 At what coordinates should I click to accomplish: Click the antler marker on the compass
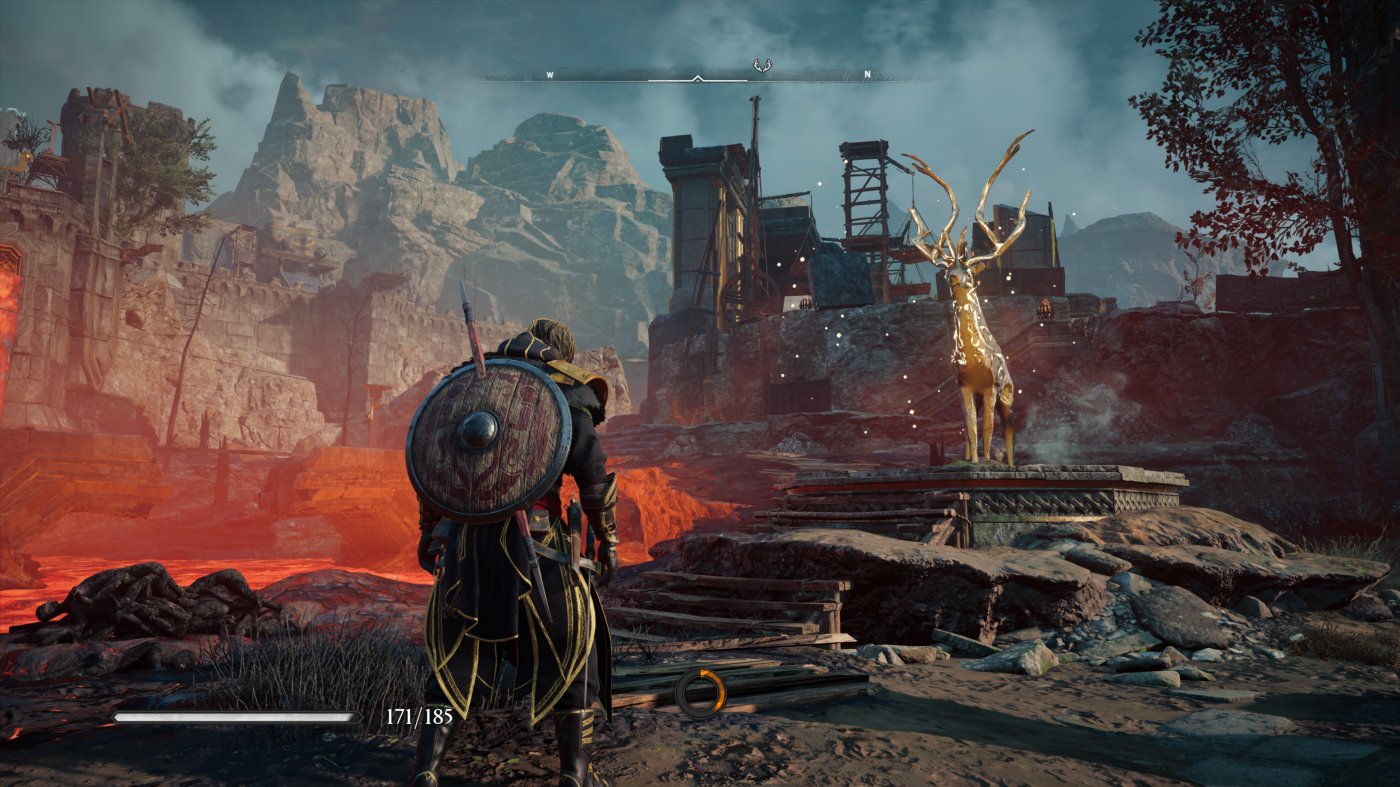[x=762, y=67]
